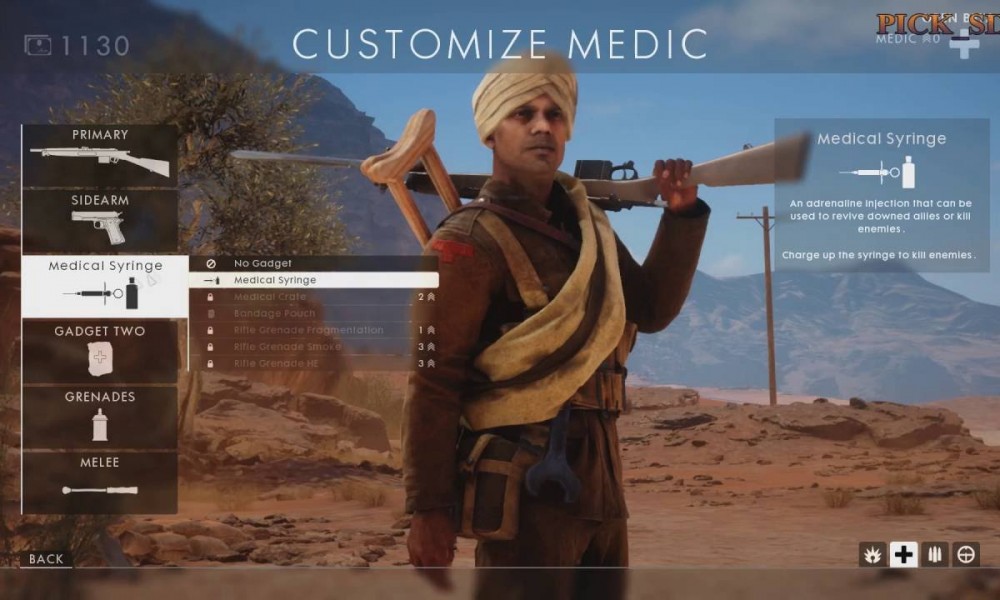The width and height of the screenshot is (1000, 600).
Task: Open the Sidearm pistol slot
Action: [100, 220]
